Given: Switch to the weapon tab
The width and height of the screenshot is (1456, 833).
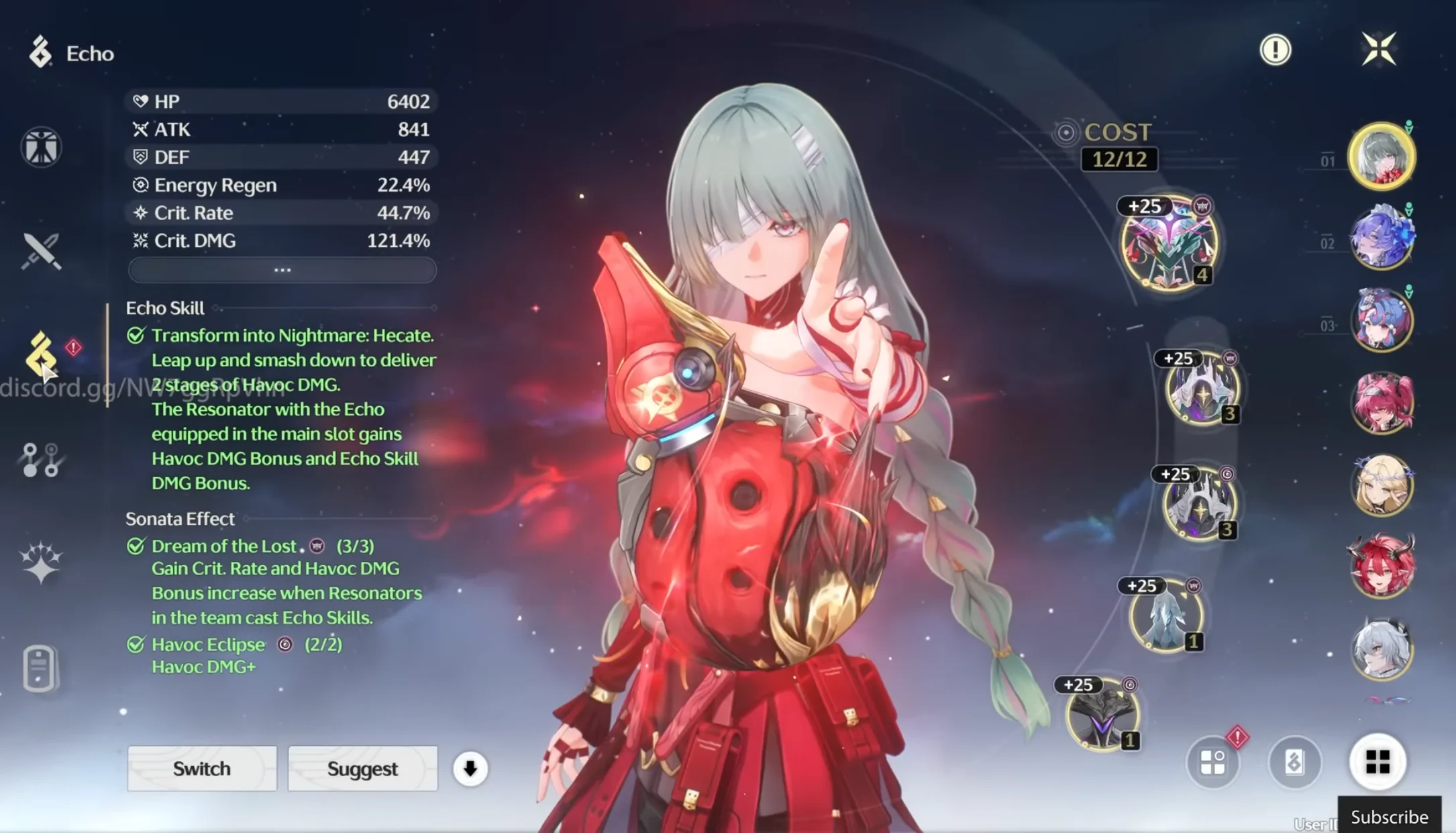Looking at the screenshot, I should 41,251.
